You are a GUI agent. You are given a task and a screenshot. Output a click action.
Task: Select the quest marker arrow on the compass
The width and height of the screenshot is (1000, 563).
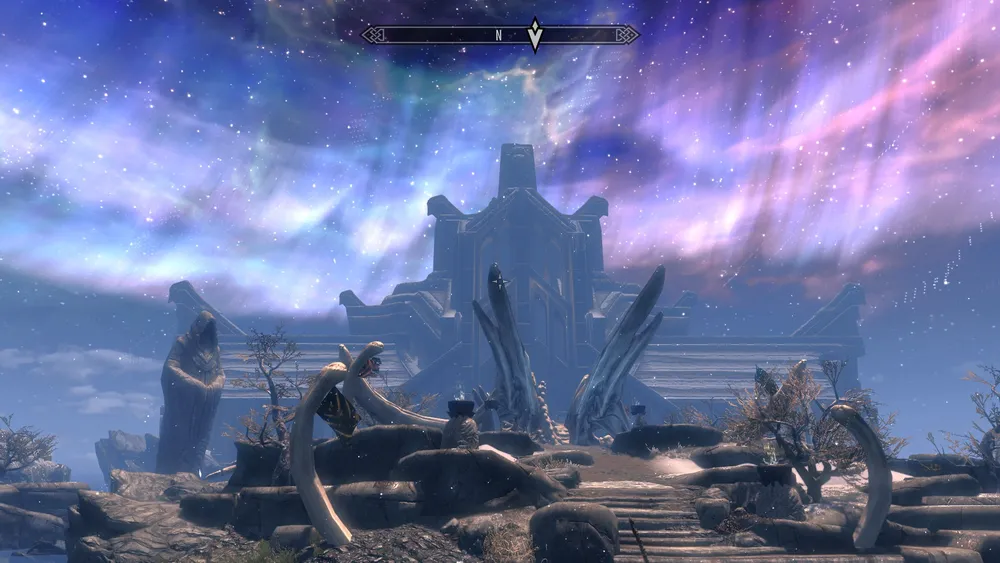(x=535, y=35)
